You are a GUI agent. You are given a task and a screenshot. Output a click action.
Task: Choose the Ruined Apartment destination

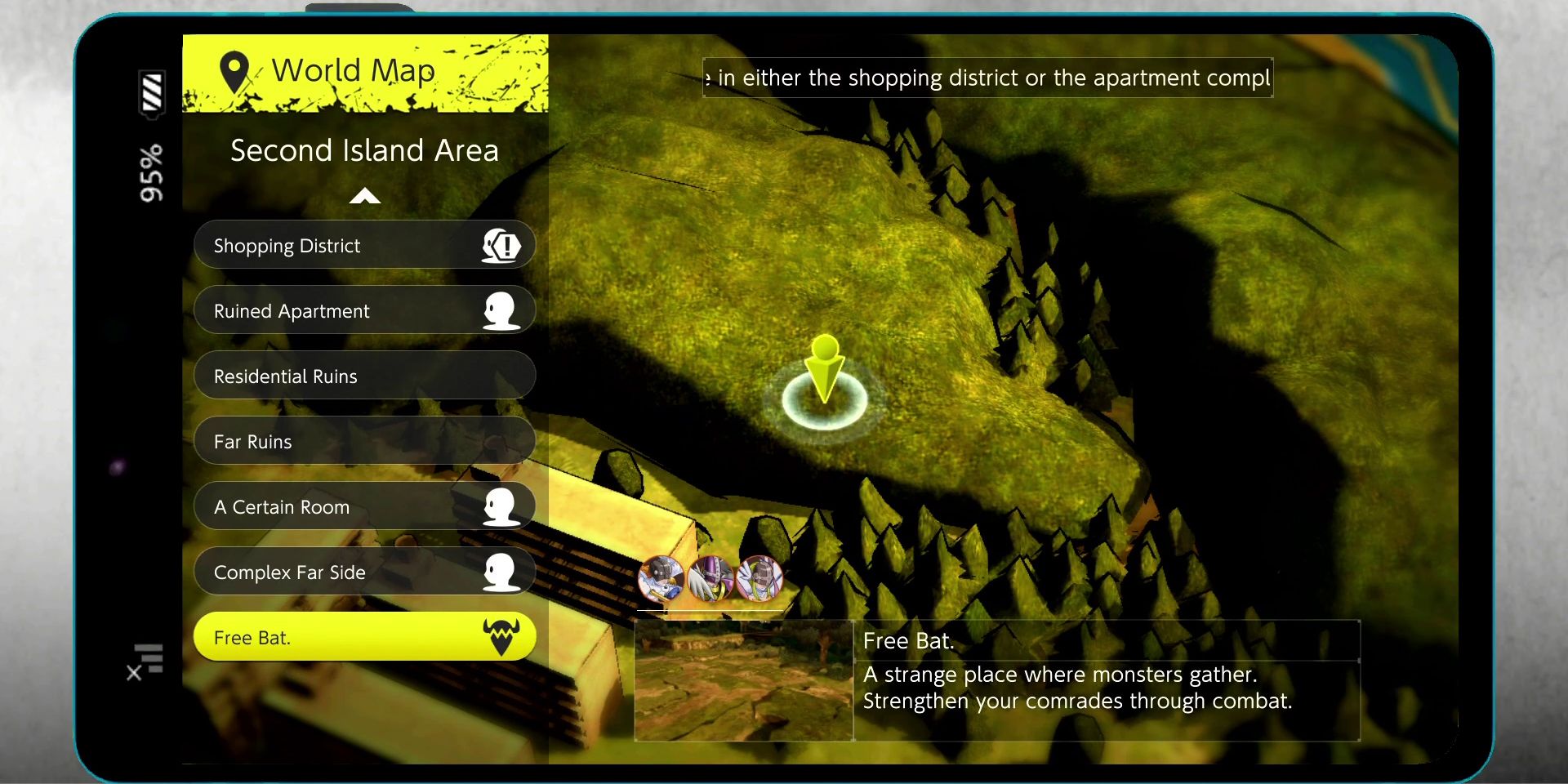pos(327,310)
